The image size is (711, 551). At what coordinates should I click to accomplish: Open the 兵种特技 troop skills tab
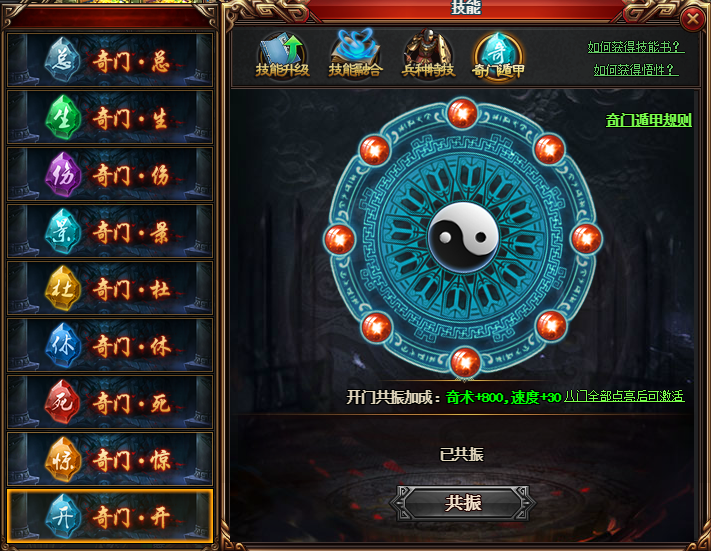pos(428,57)
